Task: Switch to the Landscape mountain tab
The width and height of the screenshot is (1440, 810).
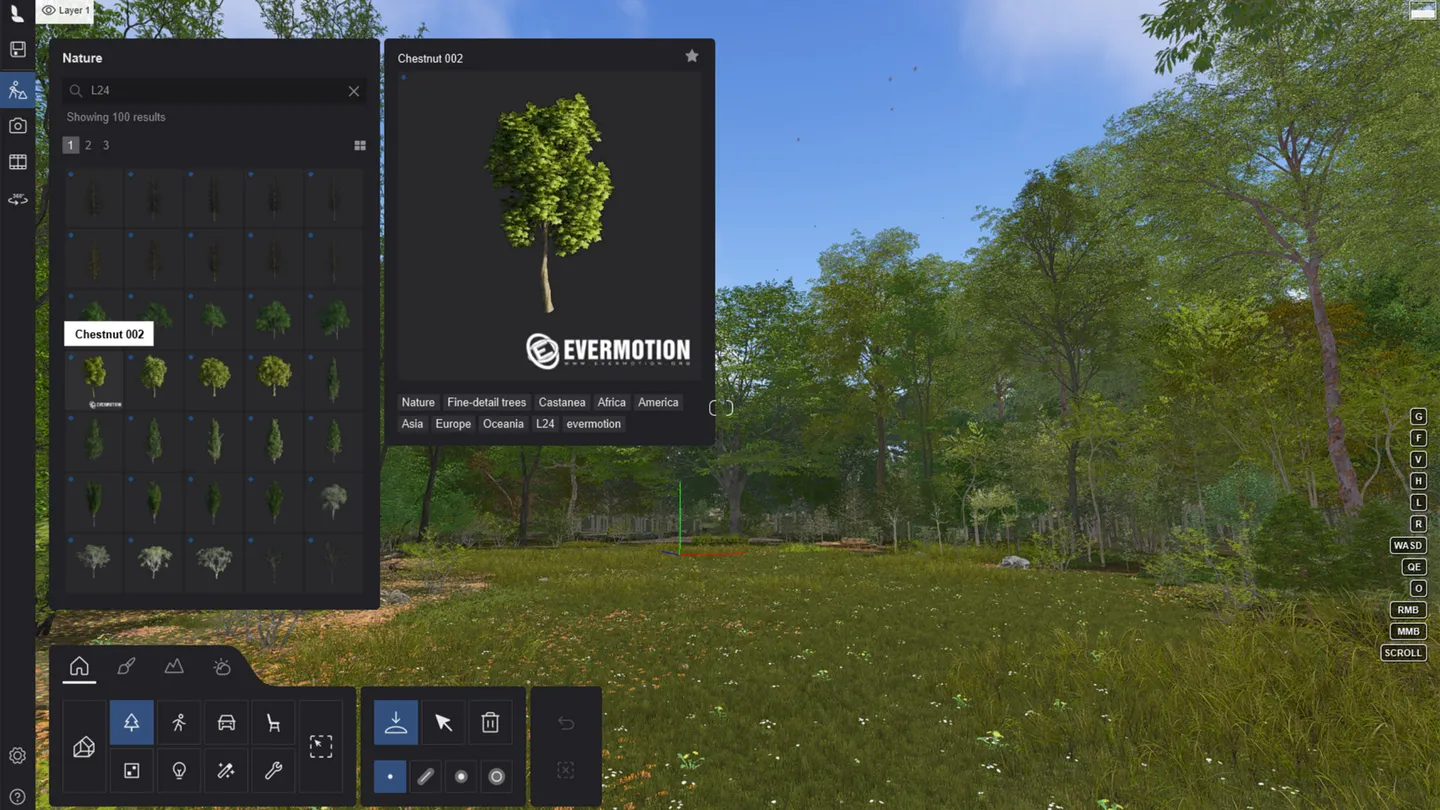Action: 174,666
